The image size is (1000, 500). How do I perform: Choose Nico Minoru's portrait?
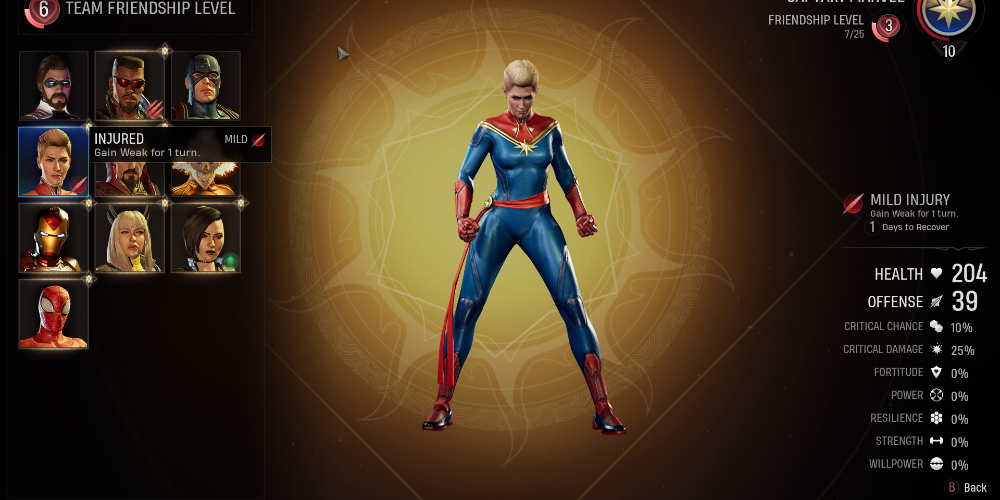tap(205, 238)
